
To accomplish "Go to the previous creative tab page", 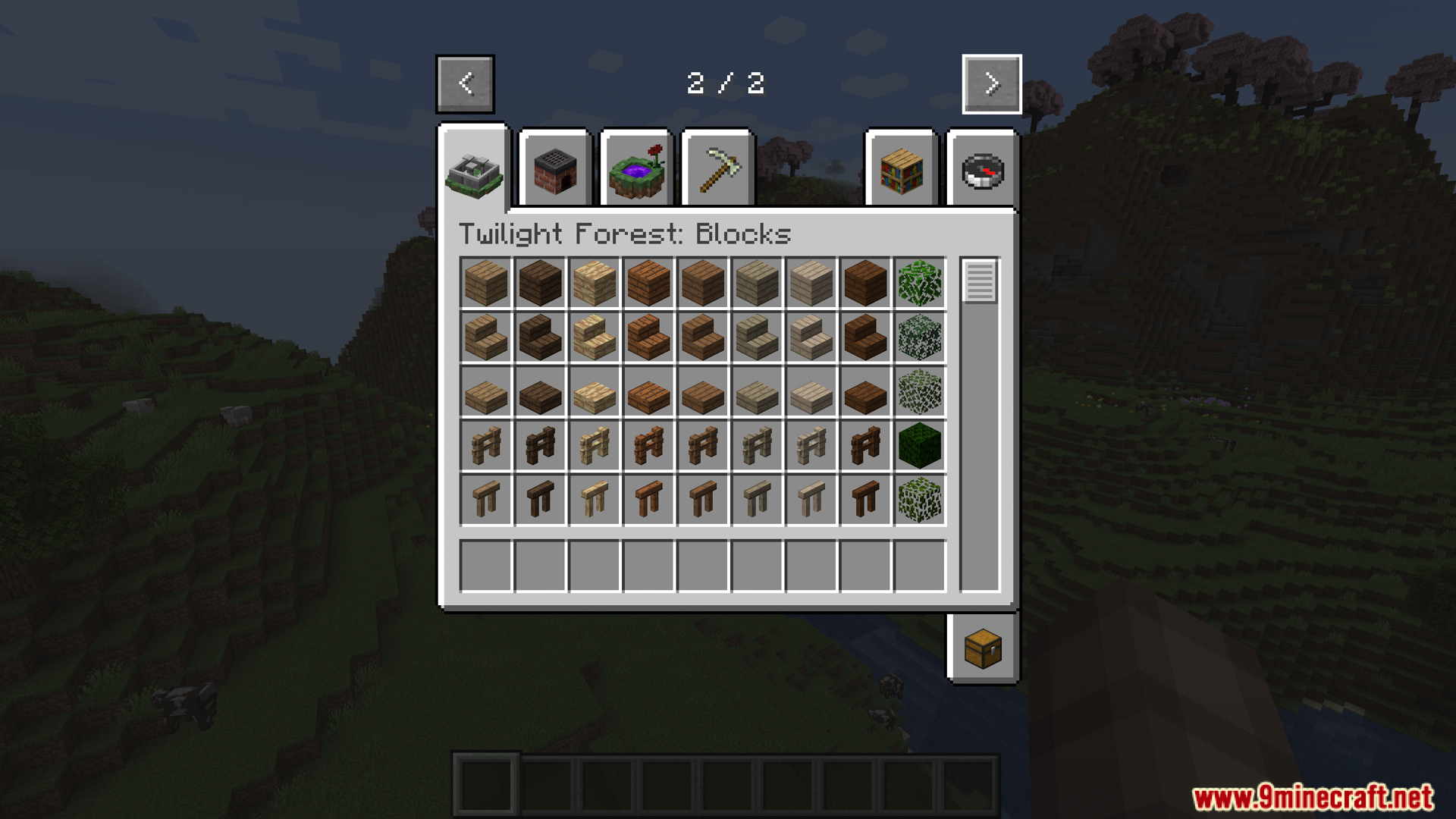I will [465, 84].
